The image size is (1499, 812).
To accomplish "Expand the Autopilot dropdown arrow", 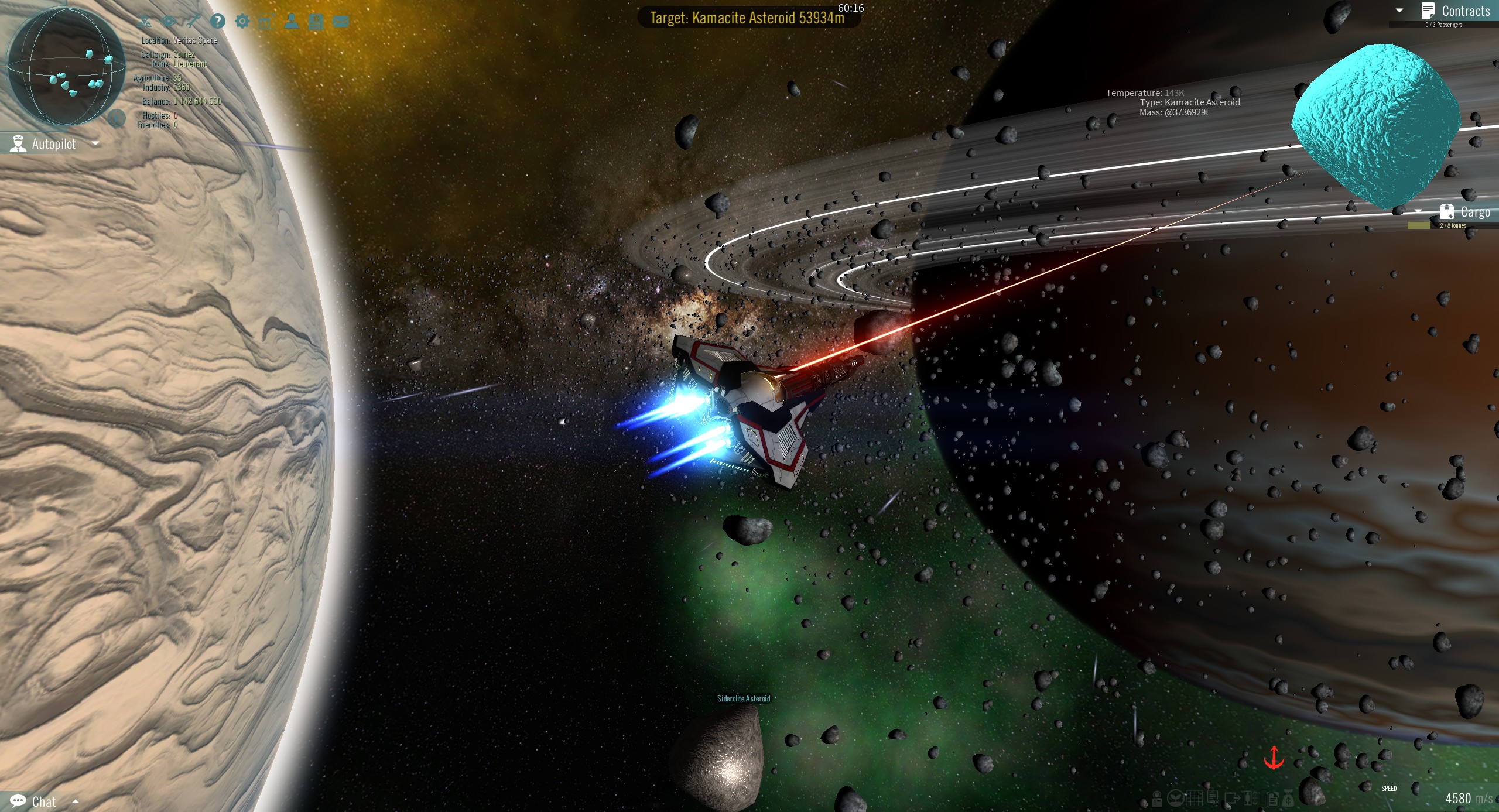I will pos(97,144).
